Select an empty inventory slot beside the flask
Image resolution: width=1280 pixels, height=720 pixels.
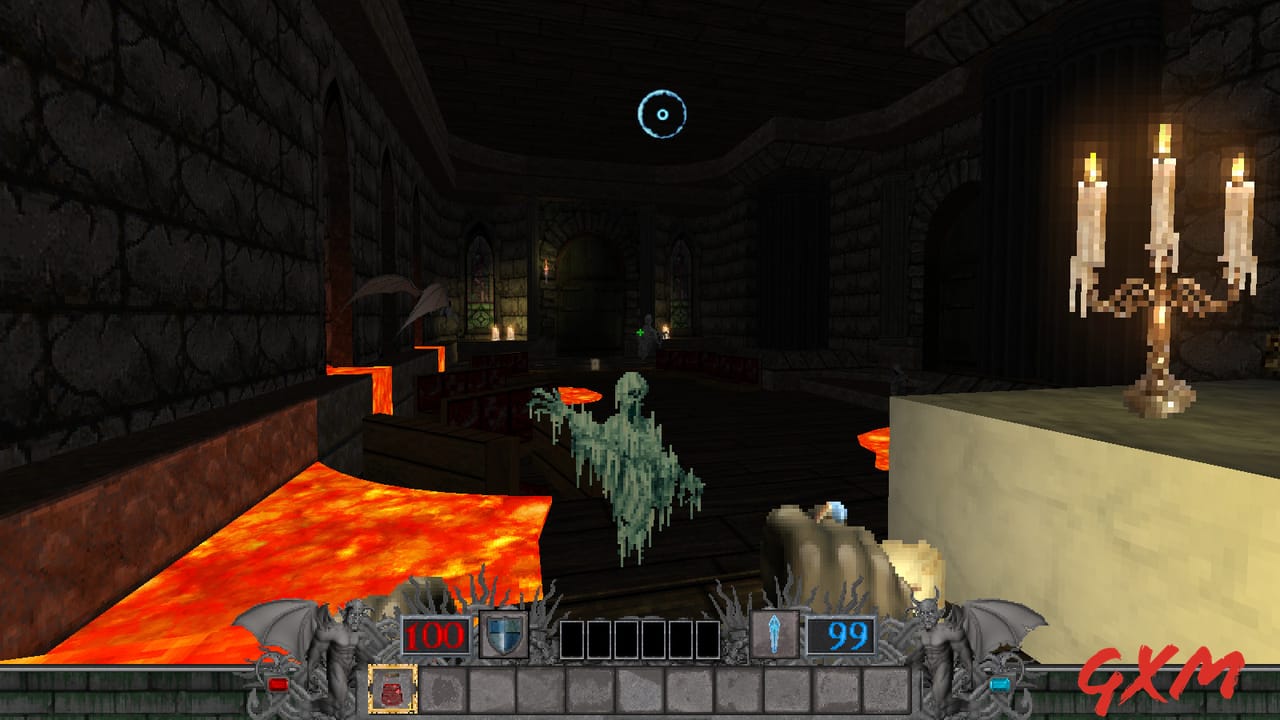[445, 689]
